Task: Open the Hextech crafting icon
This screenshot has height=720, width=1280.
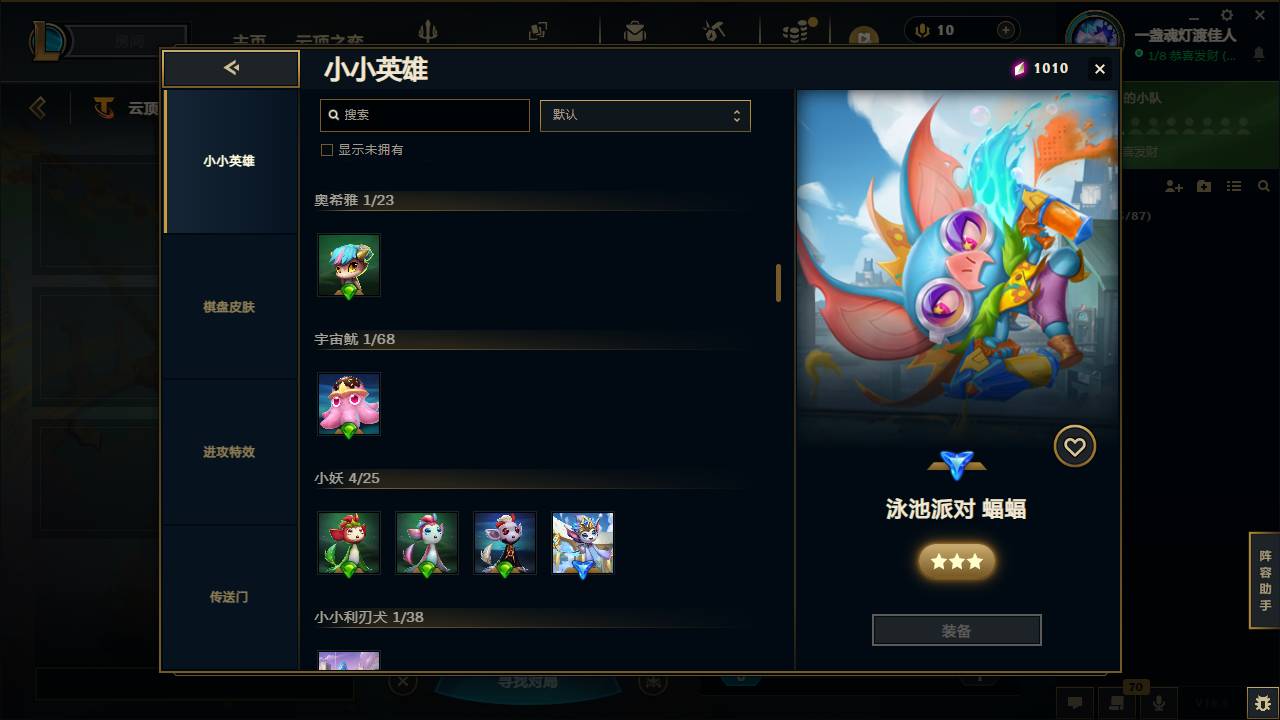Action: [x=712, y=30]
